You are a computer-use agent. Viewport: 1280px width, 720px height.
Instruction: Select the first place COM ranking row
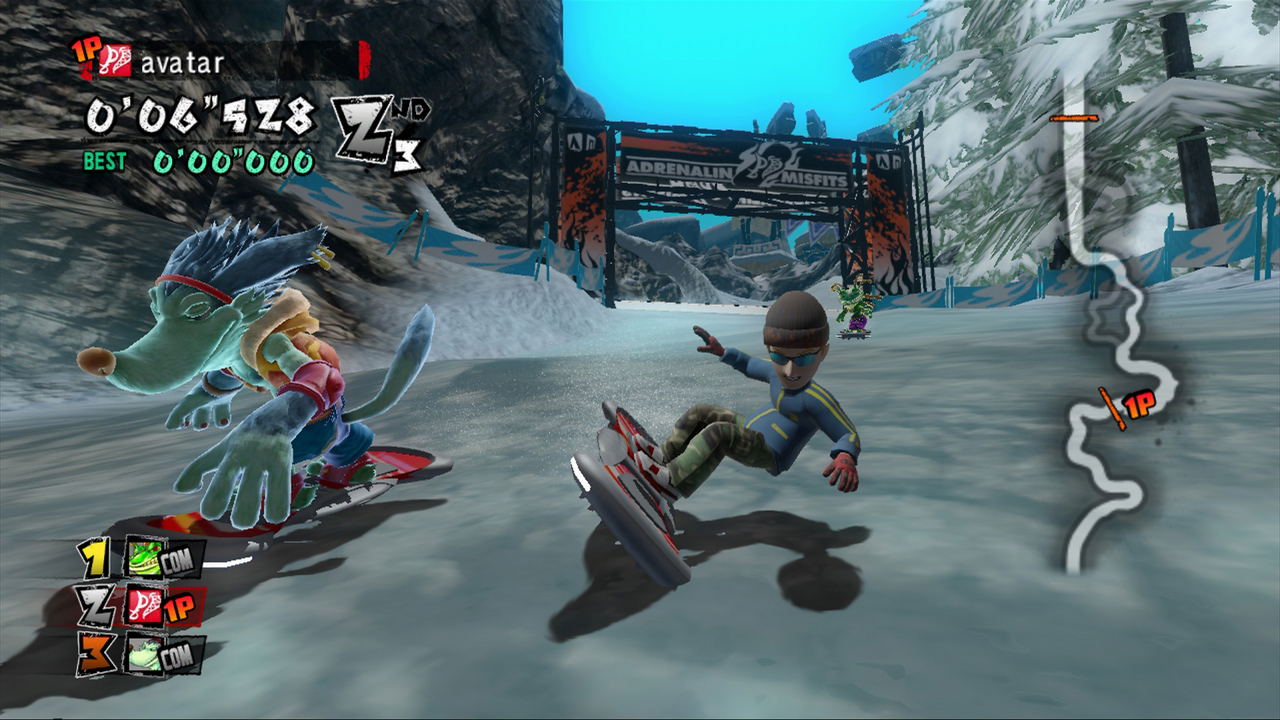pyautogui.click(x=142, y=558)
